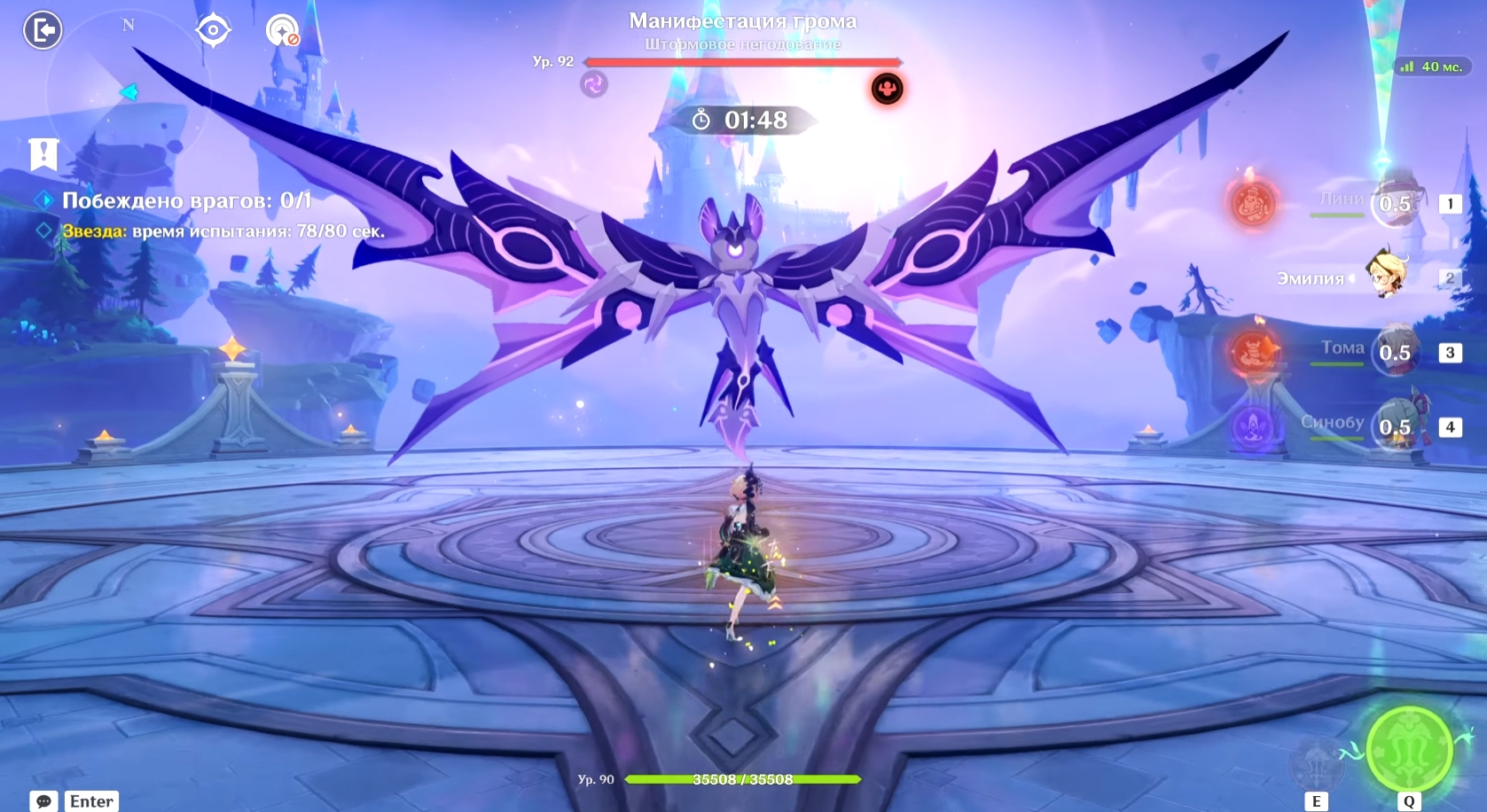Click the crosshair target icon at the top
1487x812 pixels.
pyautogui.click(x=213, y=31)
